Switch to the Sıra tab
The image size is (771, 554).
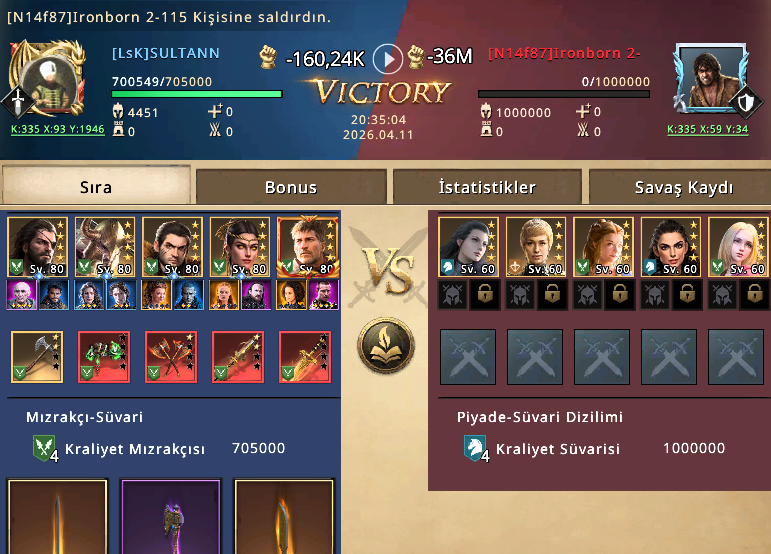tap(96, 187)
